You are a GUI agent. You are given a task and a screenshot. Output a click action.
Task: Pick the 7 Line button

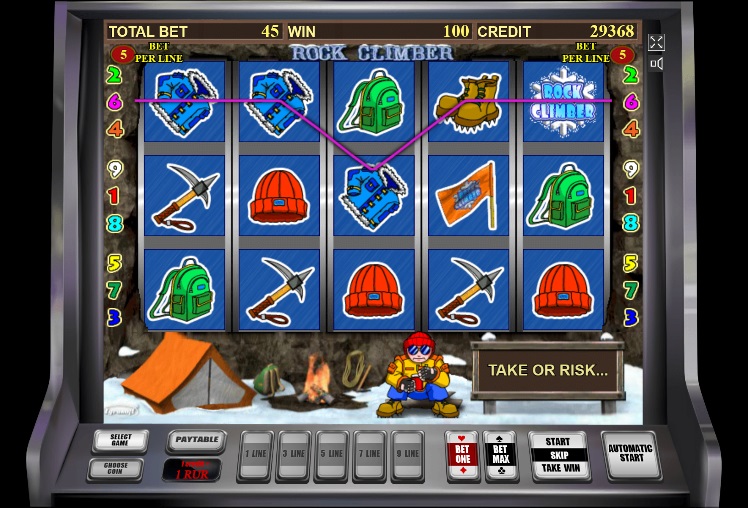pos(370,454)
